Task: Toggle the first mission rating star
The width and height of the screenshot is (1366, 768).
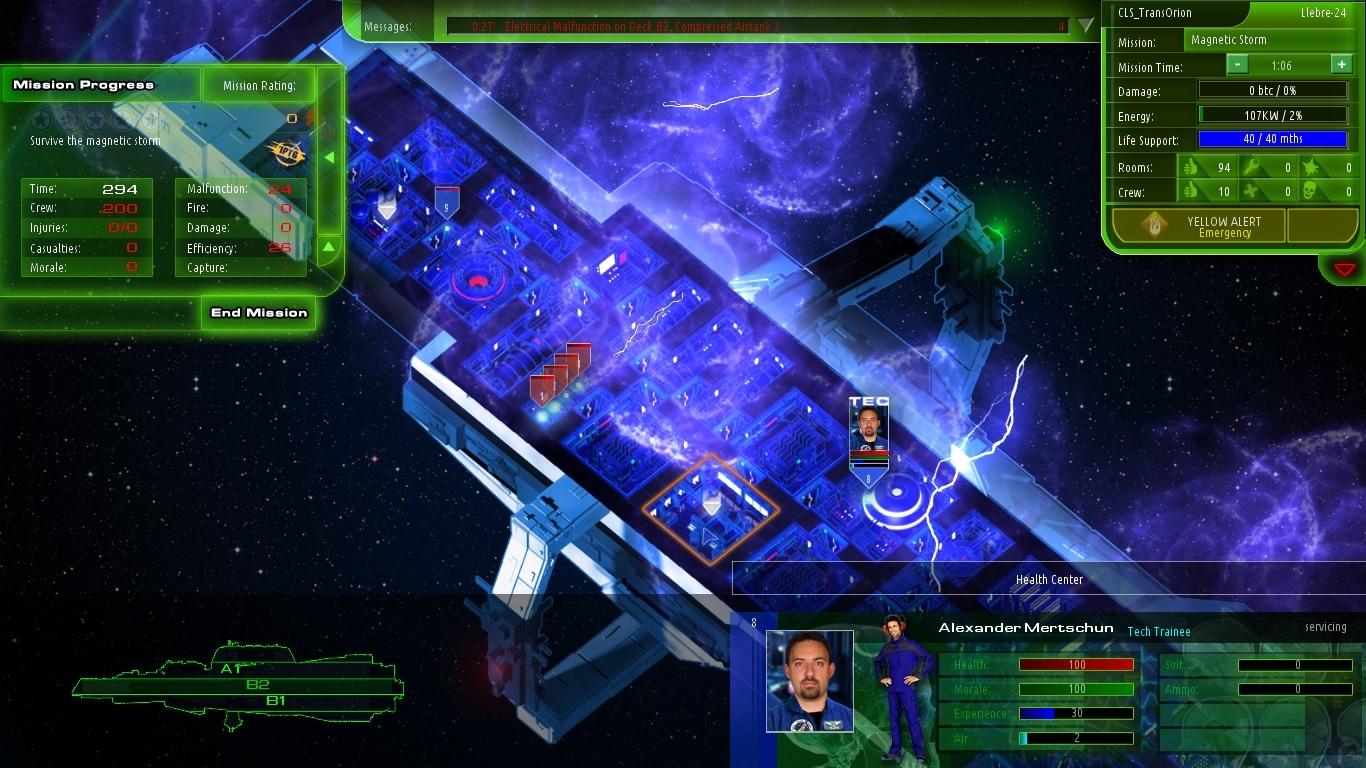Action: tap(41, 118)
